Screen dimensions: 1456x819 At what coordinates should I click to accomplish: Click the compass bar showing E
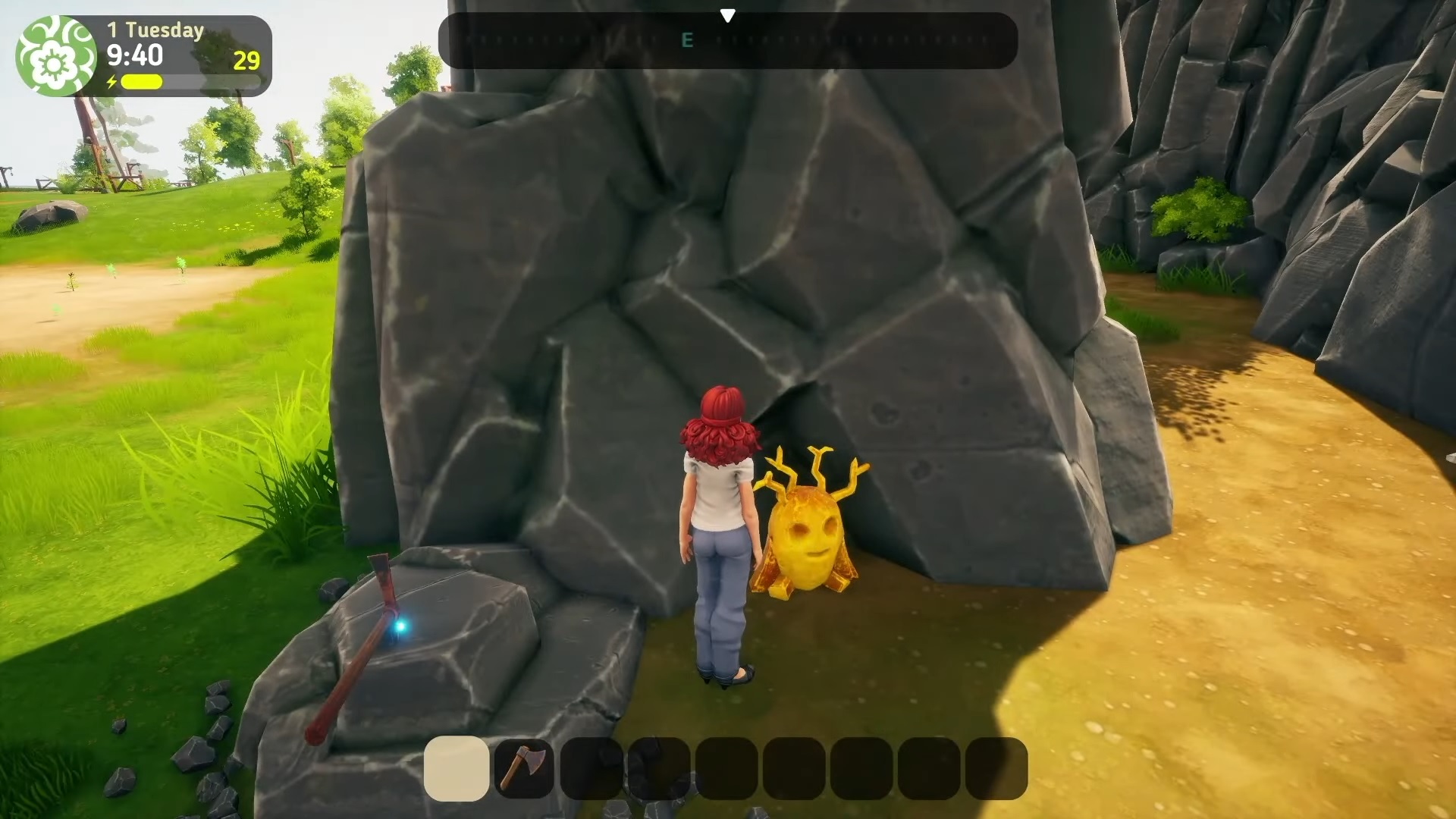[x=727, y=41]
